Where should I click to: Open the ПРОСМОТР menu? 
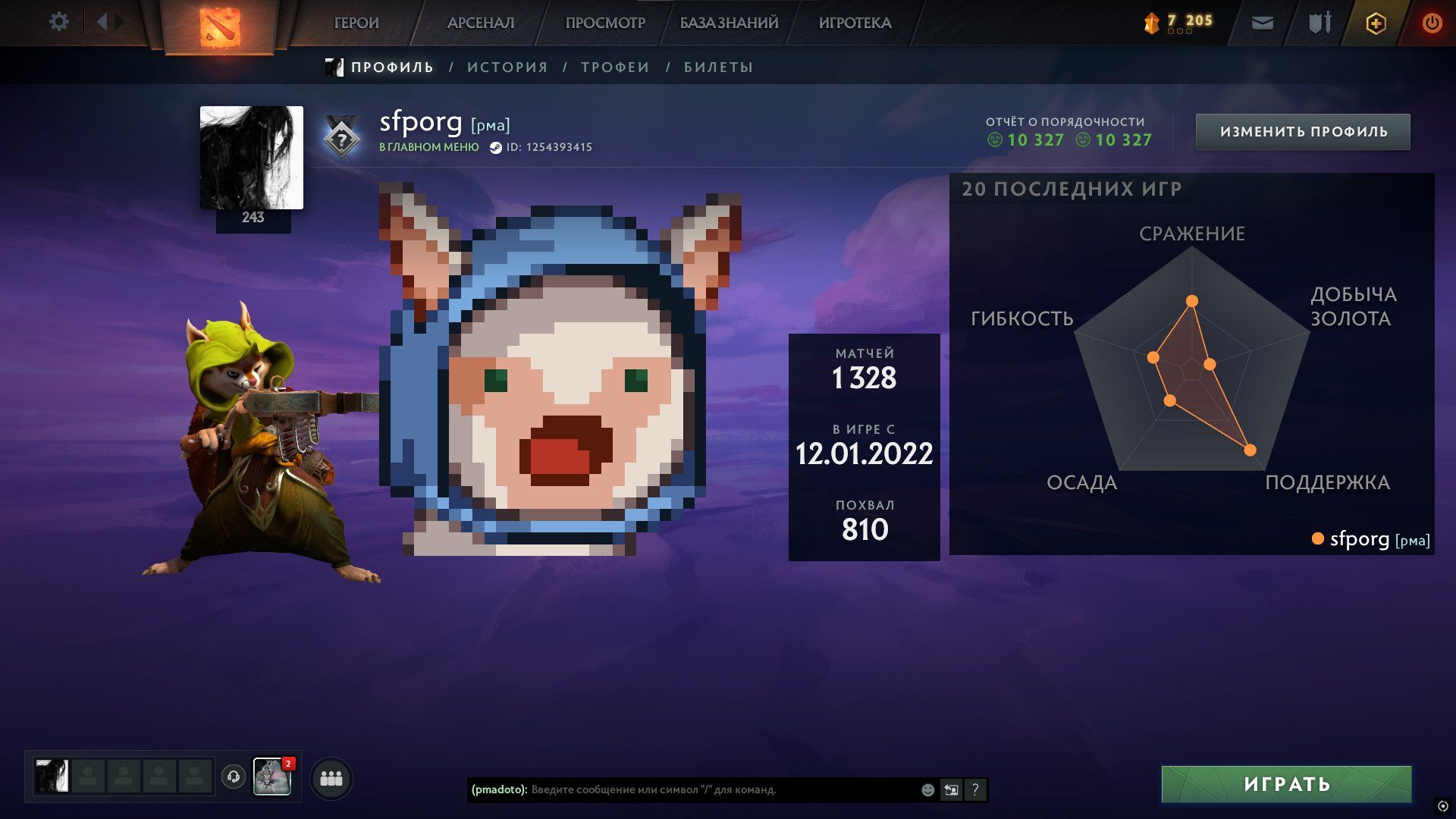coord(605,24)
